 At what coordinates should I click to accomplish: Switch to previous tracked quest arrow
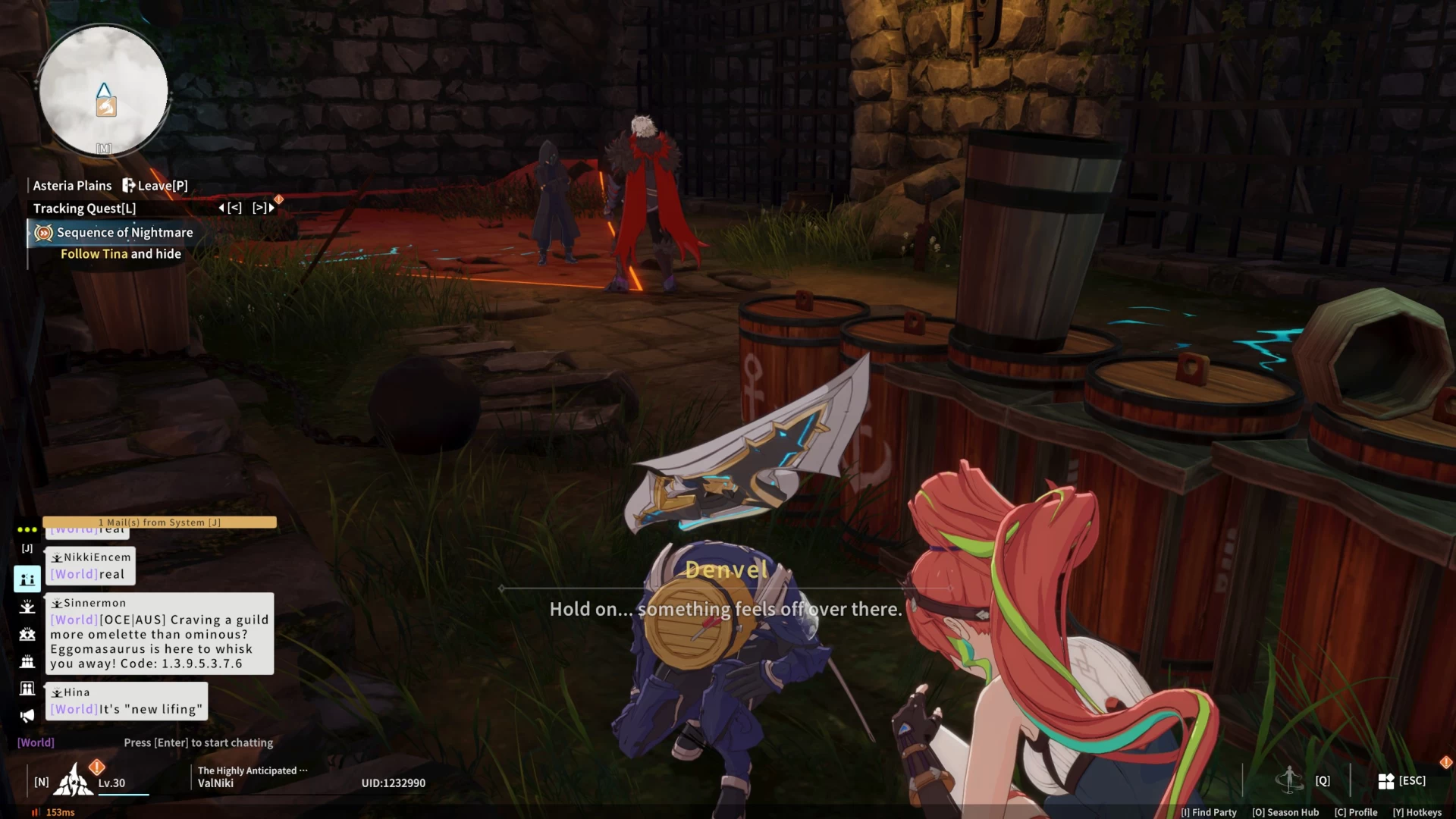230,208
